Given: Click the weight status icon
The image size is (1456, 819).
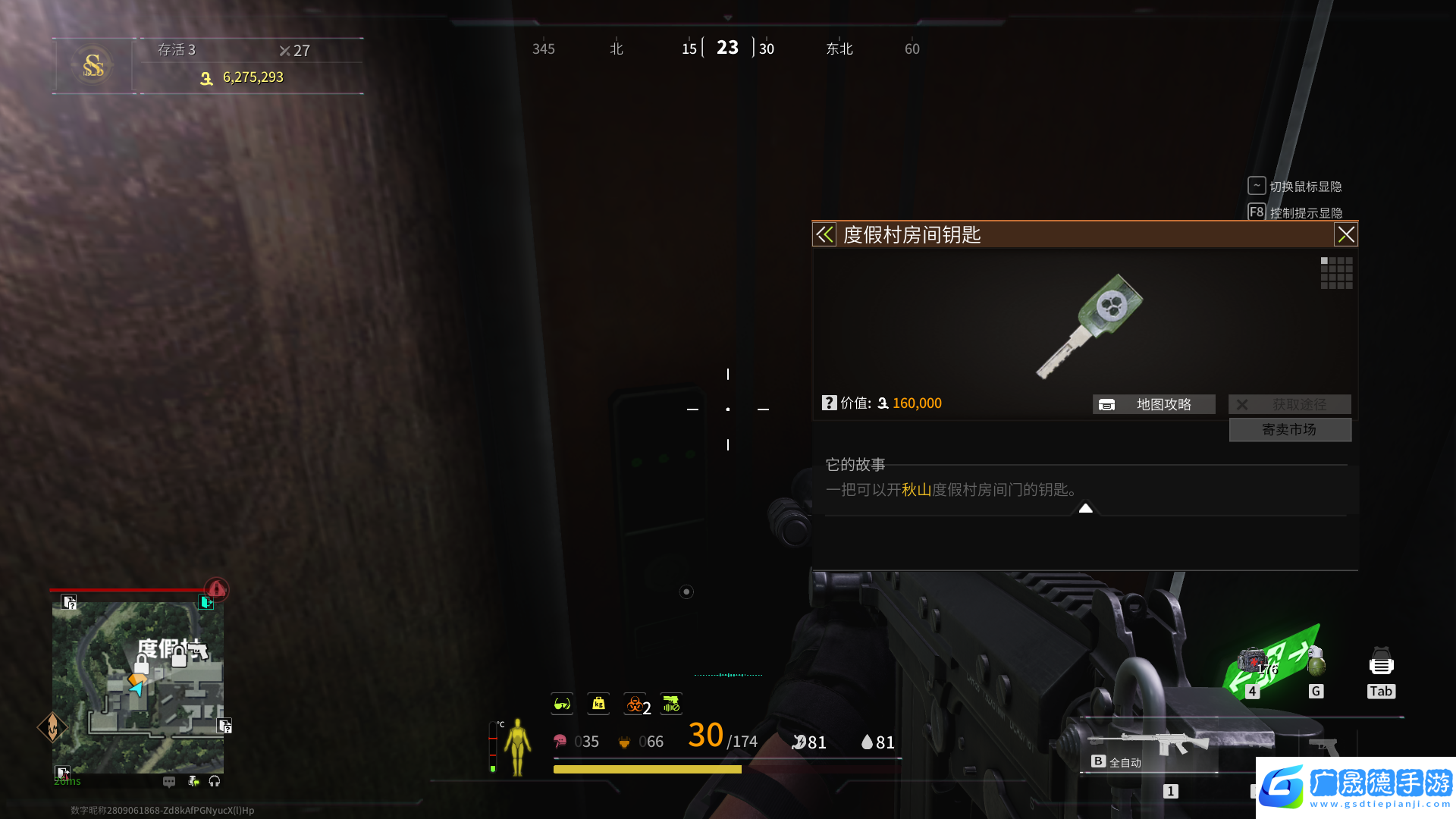Looking at the screenshot, I should click(x=598, y=704).
